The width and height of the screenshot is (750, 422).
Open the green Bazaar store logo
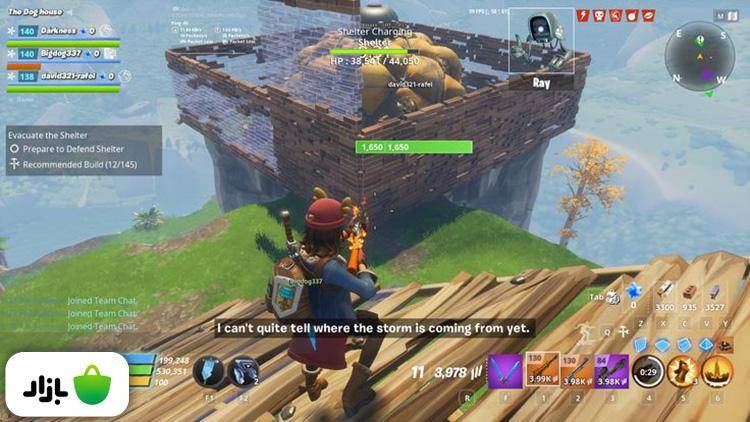pyautogui.click(x=65, y=385)
